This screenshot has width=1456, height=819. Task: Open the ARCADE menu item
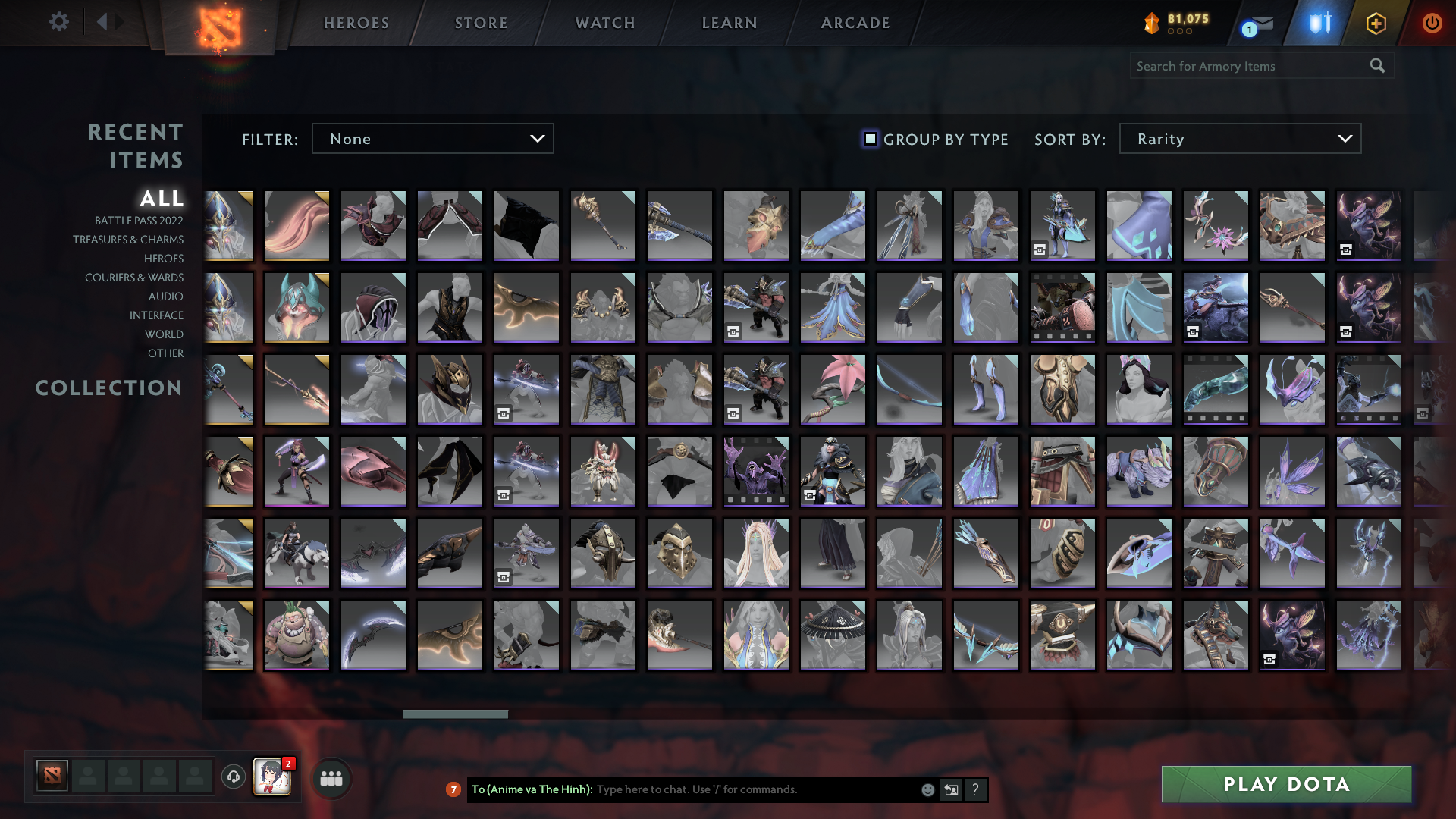[854, 23]
